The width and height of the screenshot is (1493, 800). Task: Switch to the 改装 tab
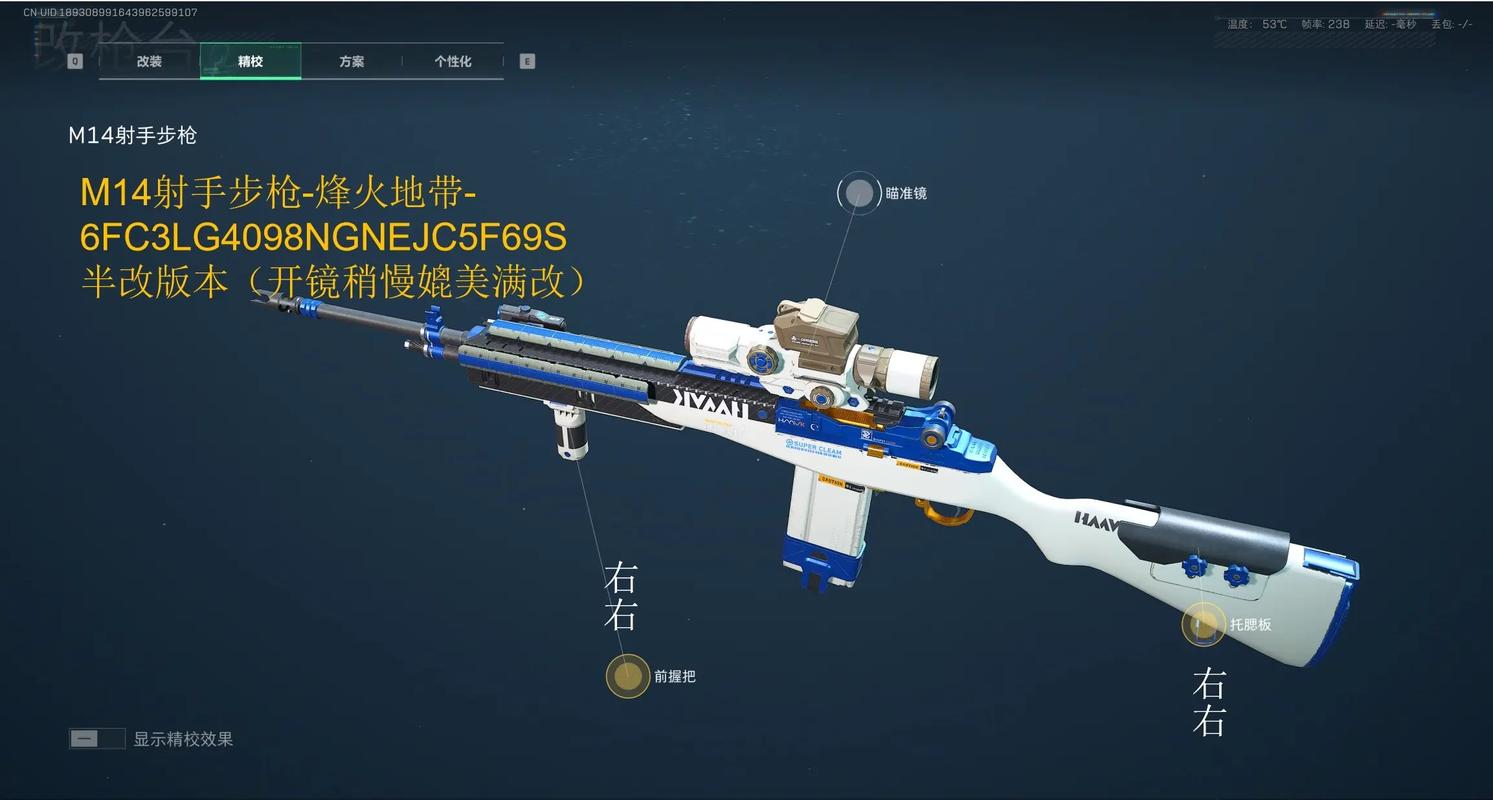[x=149, y=61]
